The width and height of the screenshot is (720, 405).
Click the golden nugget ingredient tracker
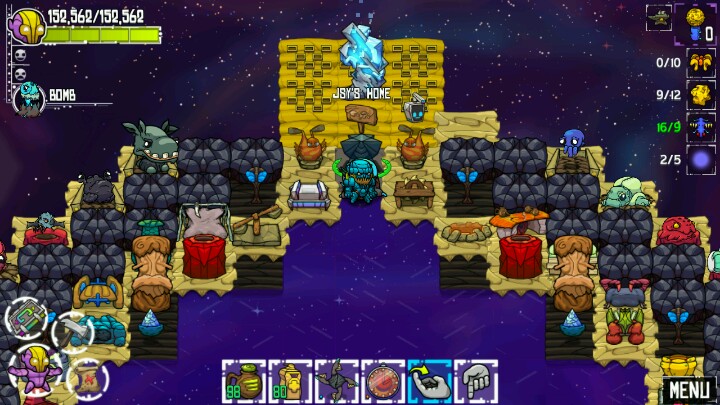pyautogui.click(x=699, y=95)
